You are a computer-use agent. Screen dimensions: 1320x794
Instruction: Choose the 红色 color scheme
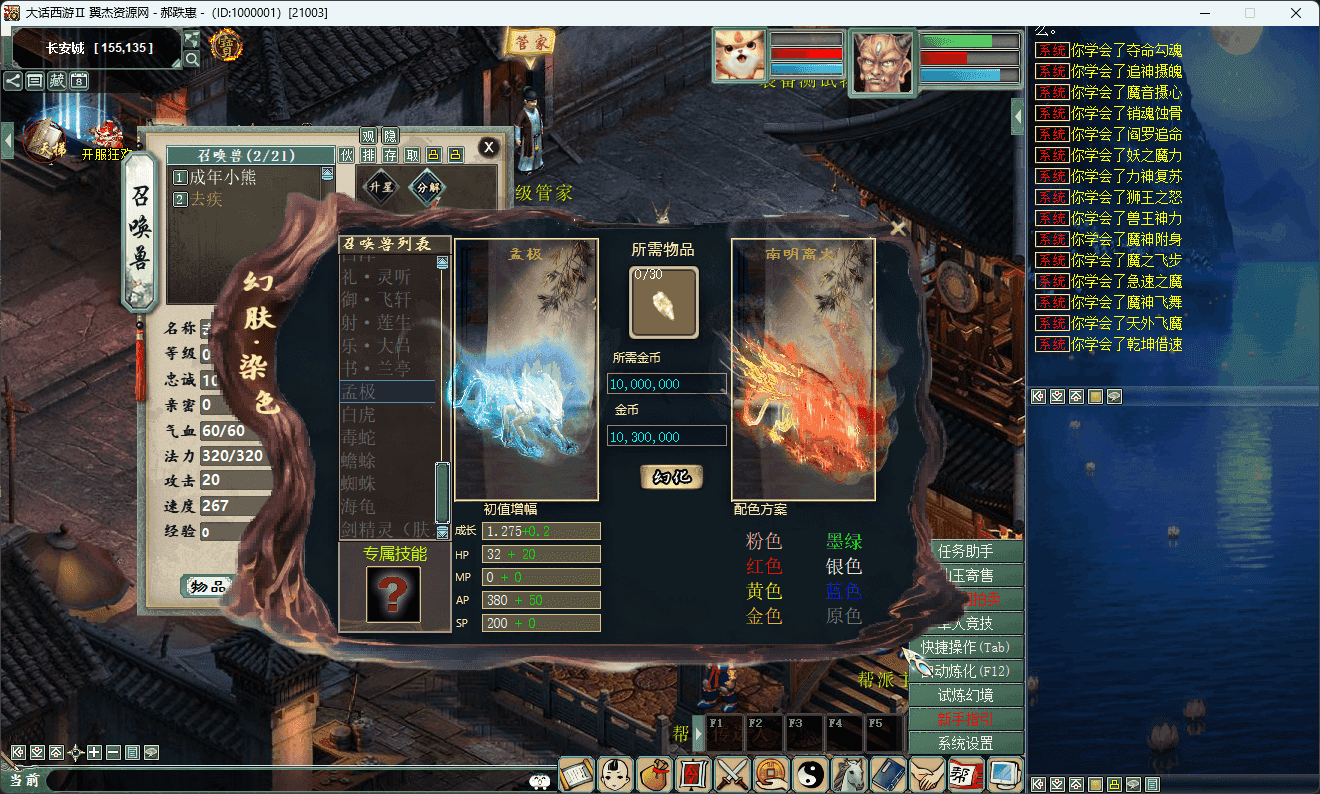(764, 567)
